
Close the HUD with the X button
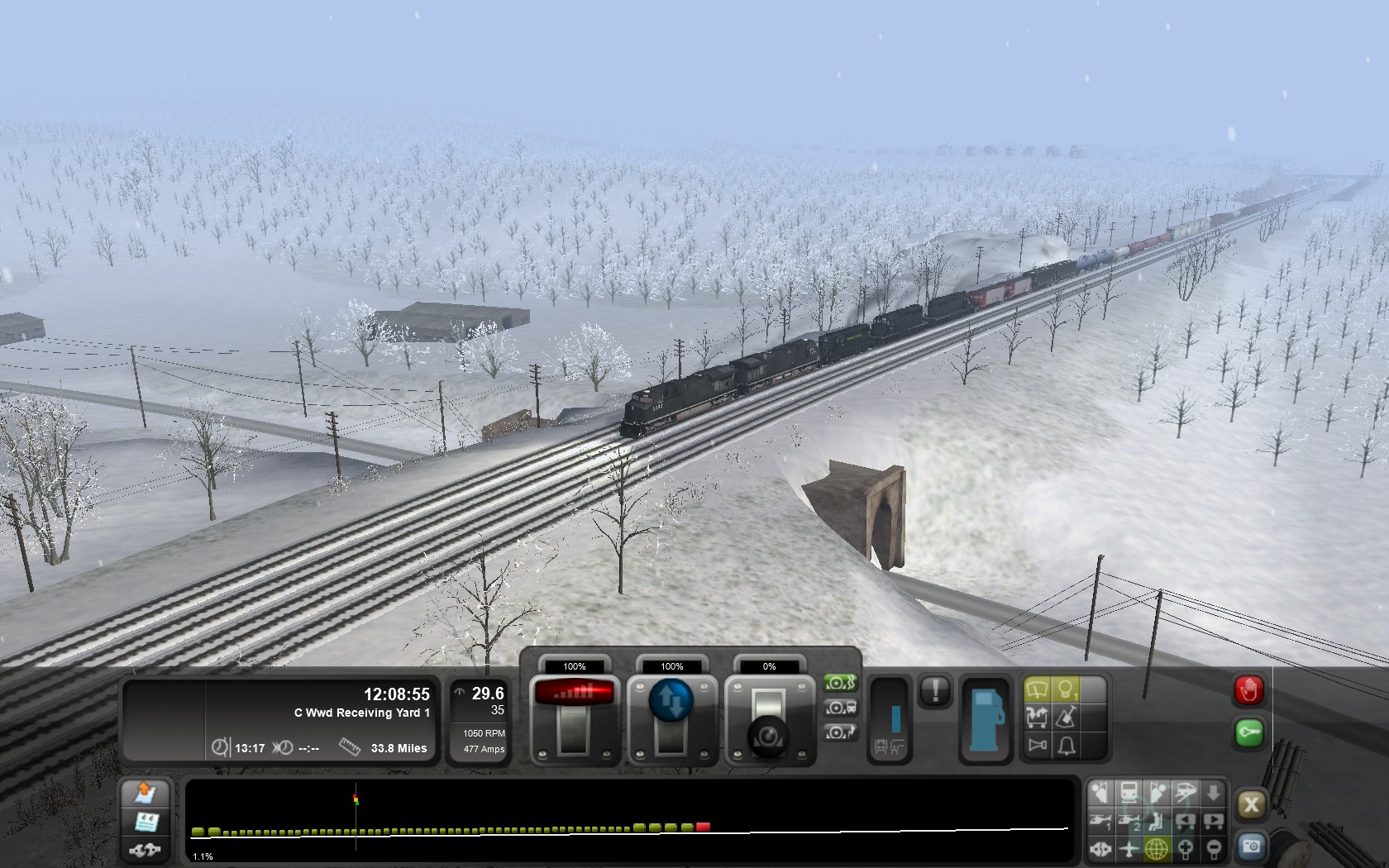[1251, 804]
